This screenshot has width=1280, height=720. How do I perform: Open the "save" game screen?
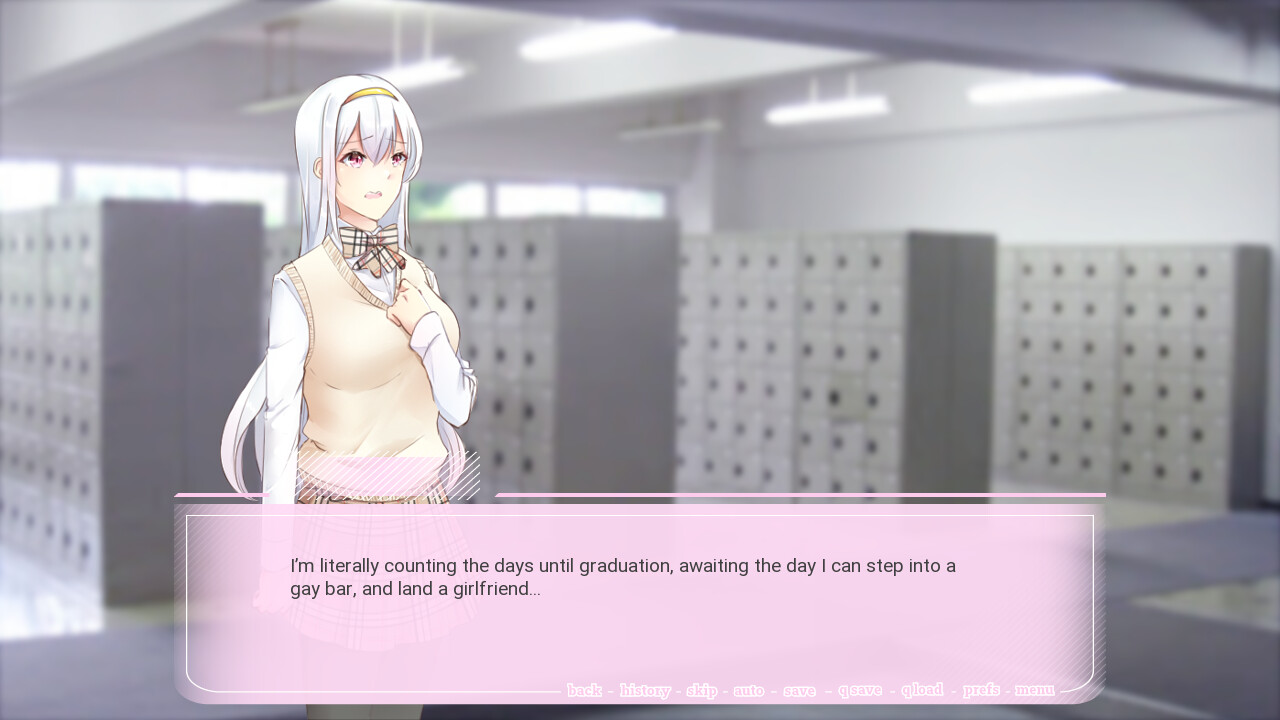coord(800,690)
